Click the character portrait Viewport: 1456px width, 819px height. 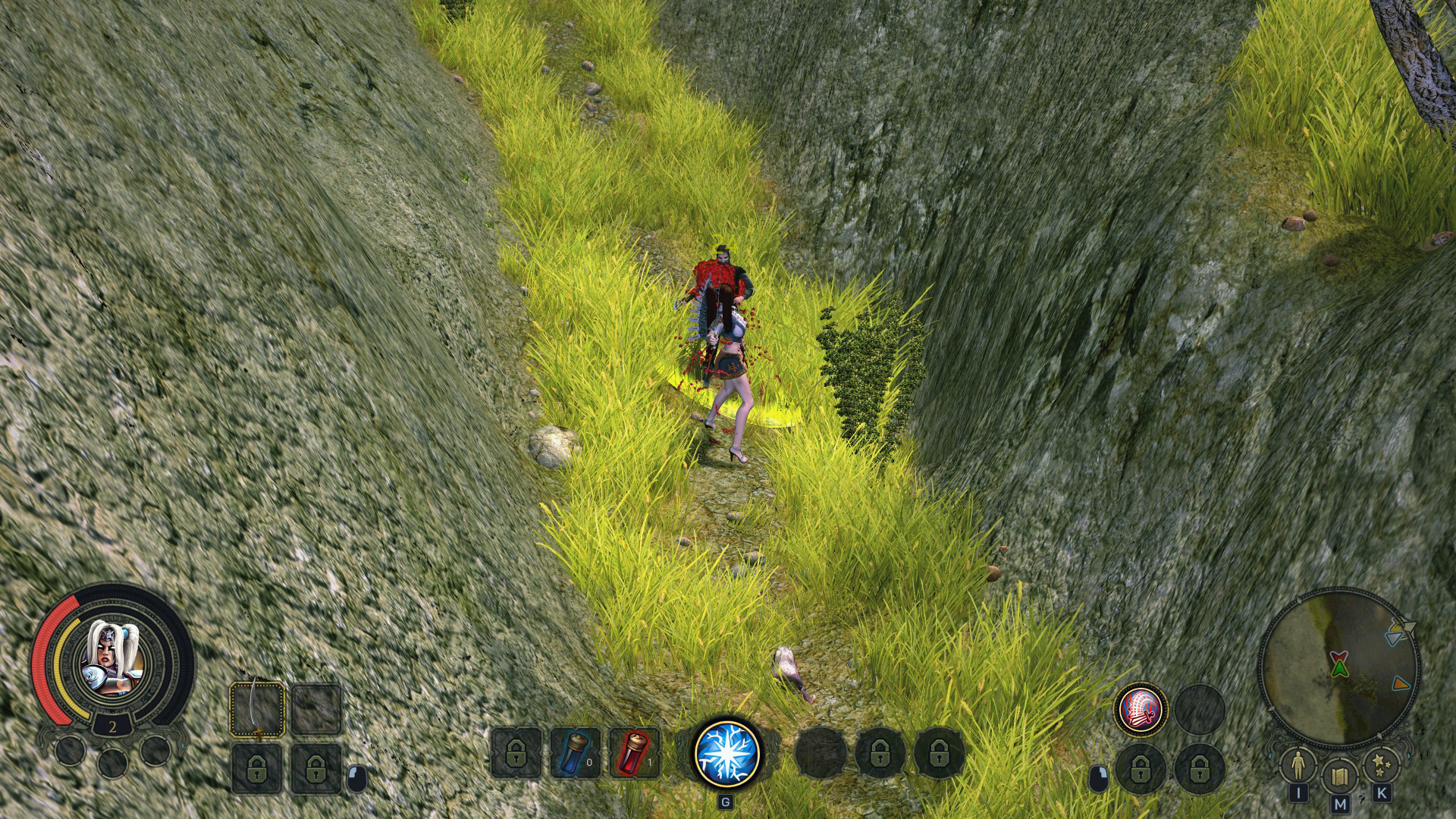click(x=112, y=660)
